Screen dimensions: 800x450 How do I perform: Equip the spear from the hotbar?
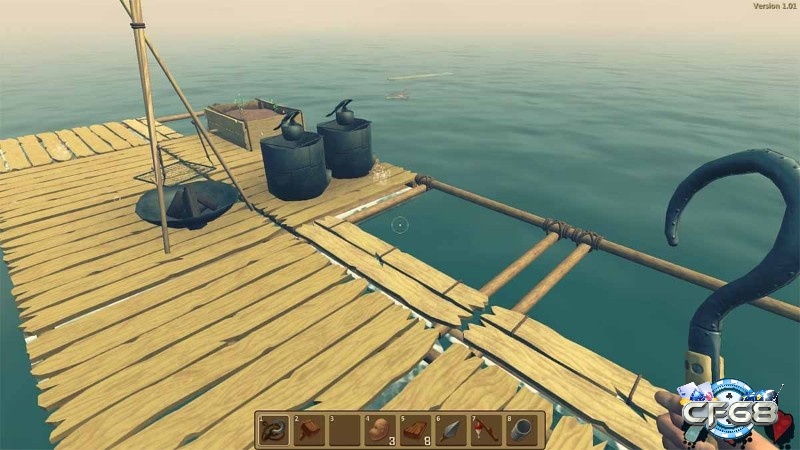point(451,430)
